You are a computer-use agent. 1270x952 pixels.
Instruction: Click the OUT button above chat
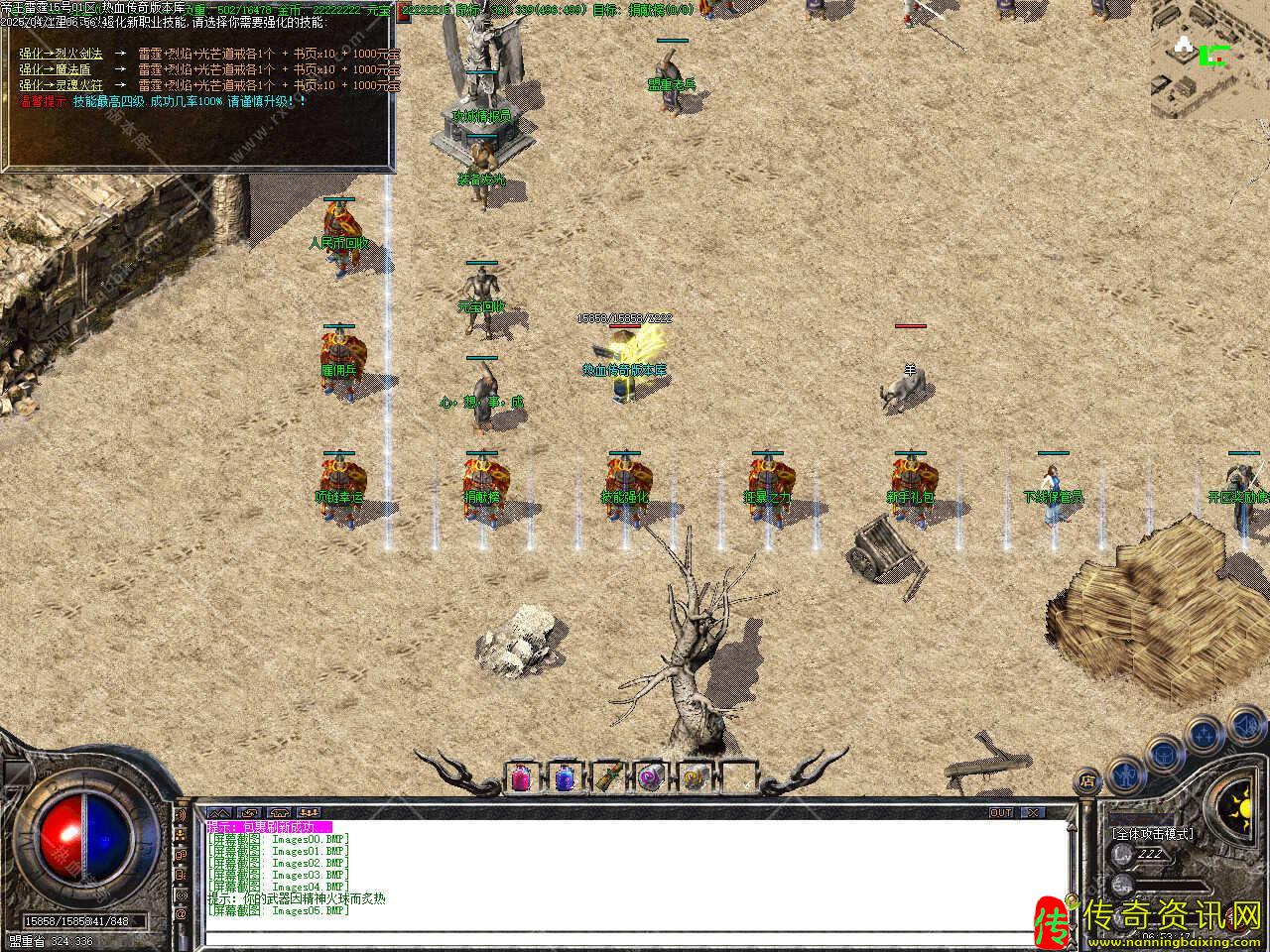[1001, 813]
